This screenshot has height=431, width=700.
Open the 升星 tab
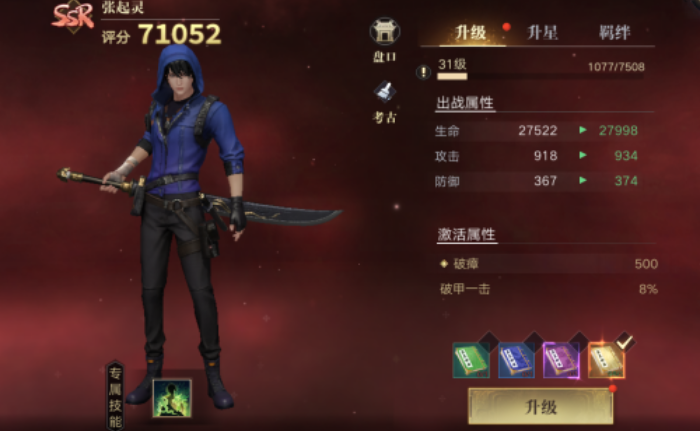coord(542,32)
